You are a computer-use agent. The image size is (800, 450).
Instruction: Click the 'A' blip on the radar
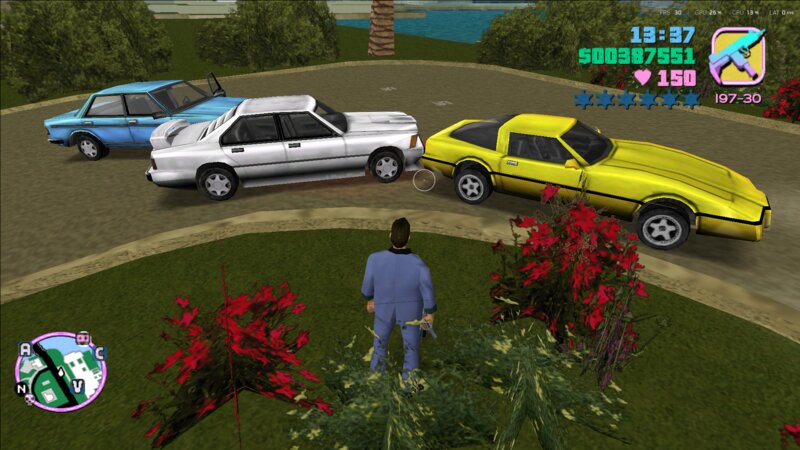tap(26, 349)
